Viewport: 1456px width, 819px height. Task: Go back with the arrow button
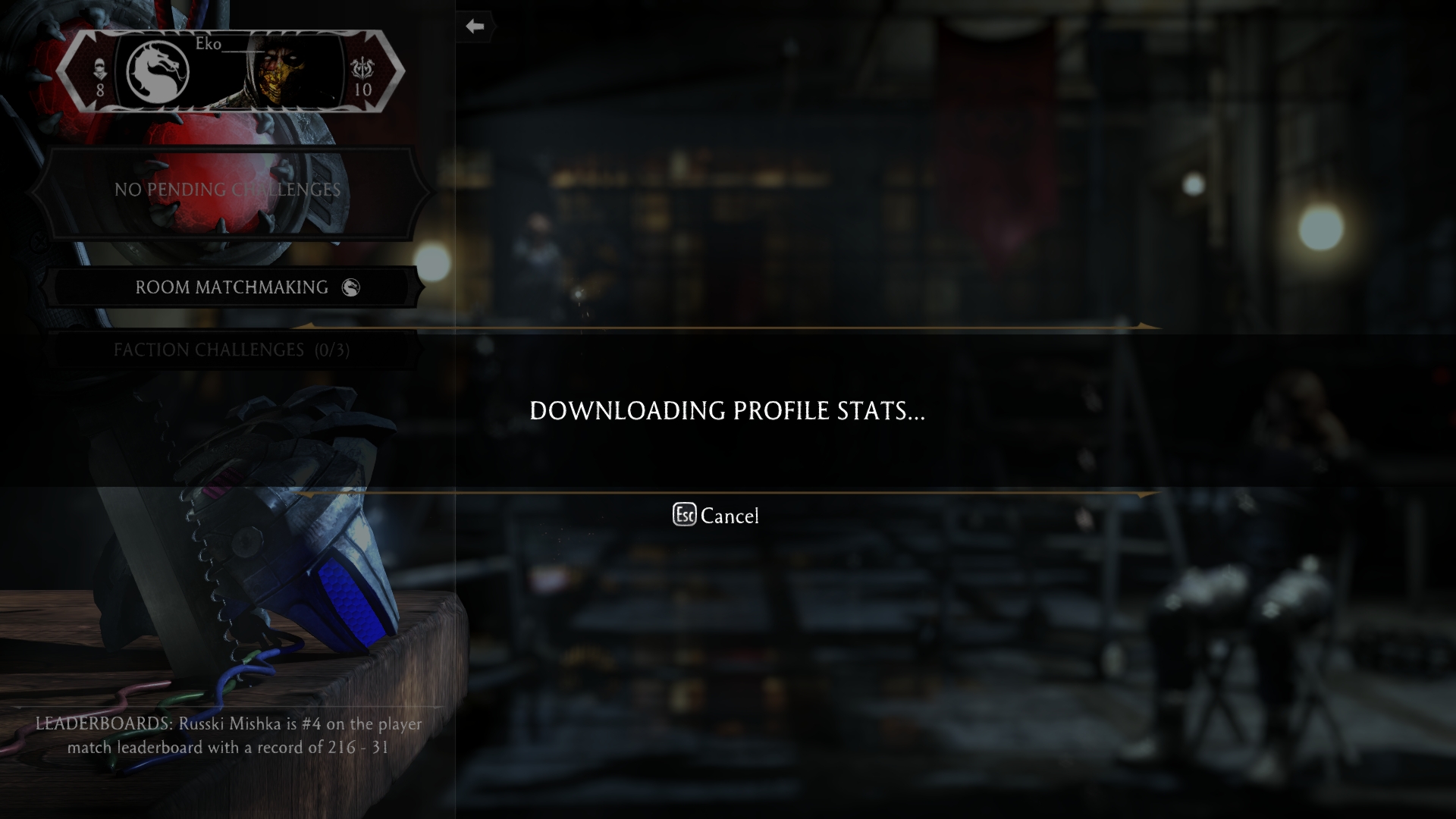475,27
